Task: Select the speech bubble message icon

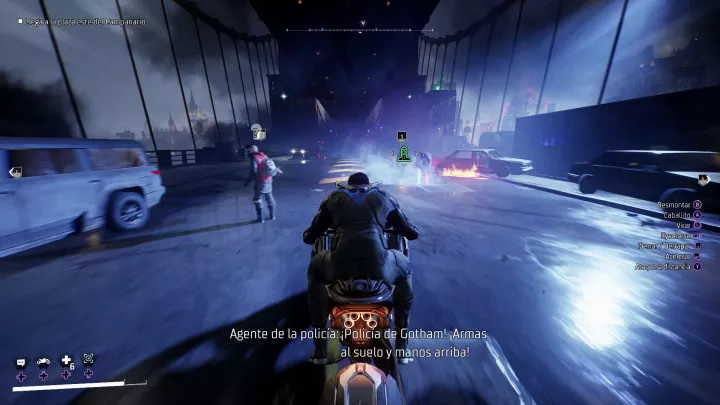Action: coord(20,361)
